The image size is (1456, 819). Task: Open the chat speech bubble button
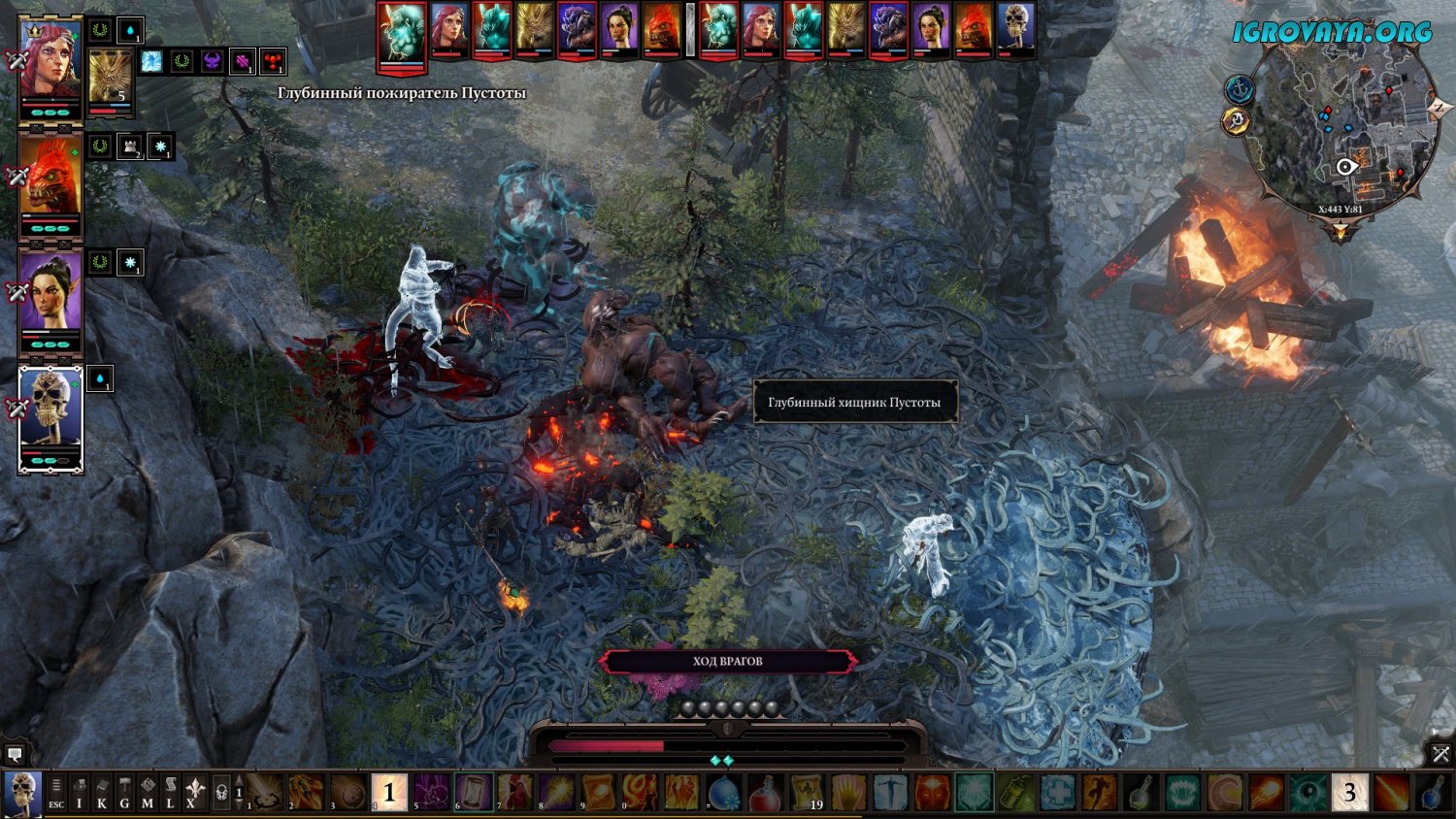(15, 753)
